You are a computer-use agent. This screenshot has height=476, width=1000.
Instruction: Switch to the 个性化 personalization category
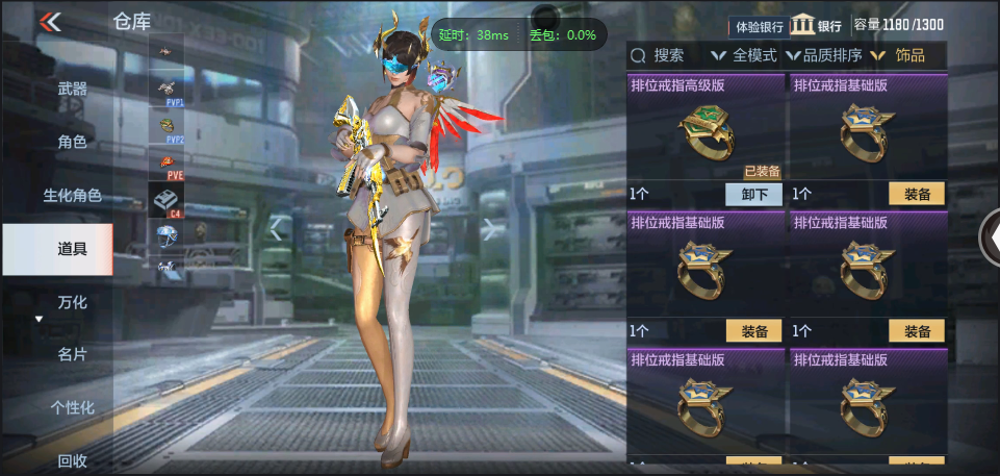click(72, 407)
